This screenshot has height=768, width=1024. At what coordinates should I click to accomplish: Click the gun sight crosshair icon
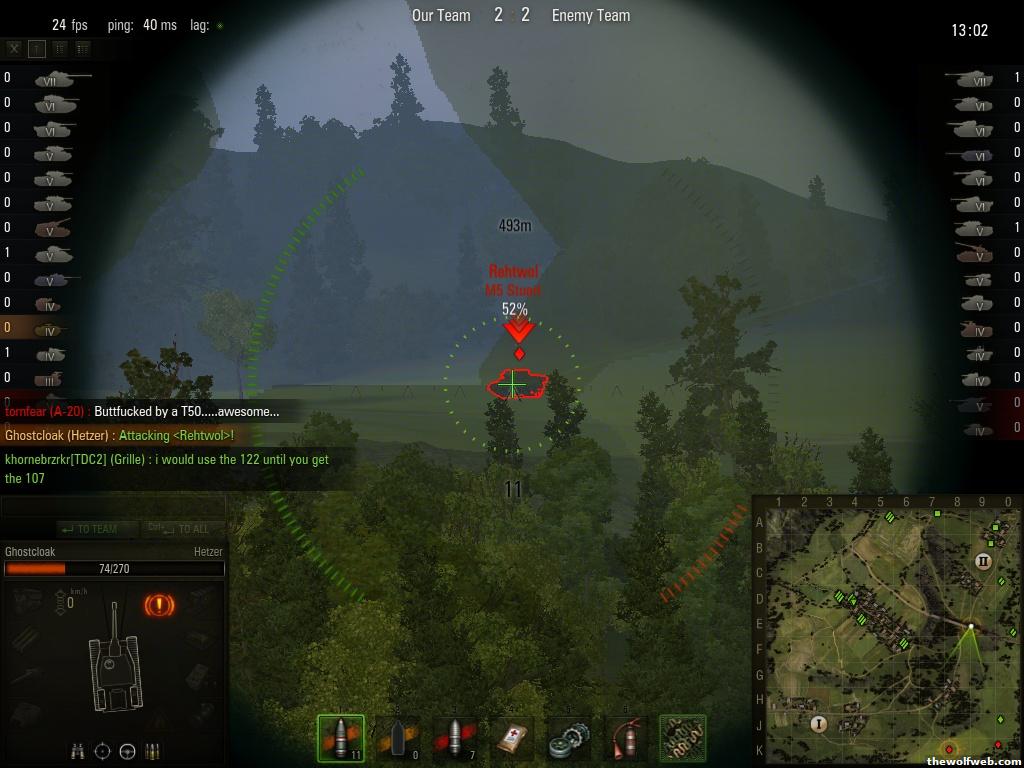pos(103,751)
